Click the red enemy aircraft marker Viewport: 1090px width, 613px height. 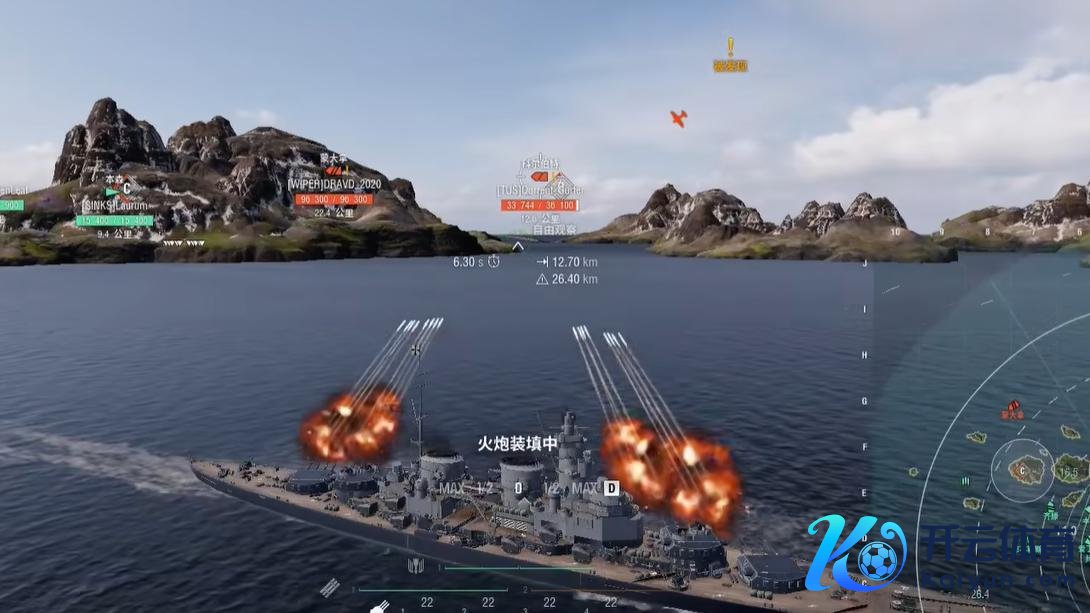(678, 118)
